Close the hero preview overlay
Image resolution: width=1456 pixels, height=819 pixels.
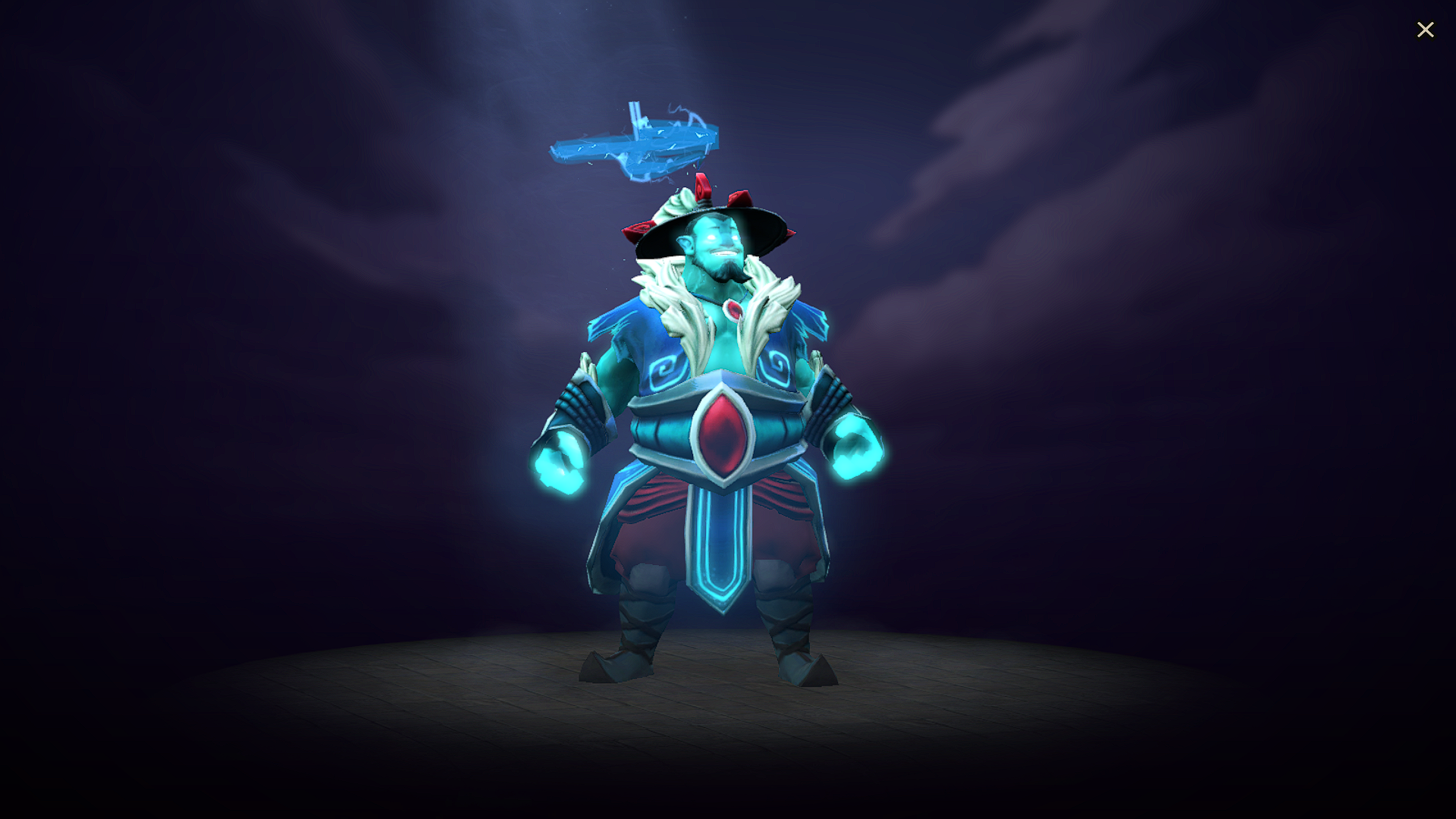[x=1426, y=30]
